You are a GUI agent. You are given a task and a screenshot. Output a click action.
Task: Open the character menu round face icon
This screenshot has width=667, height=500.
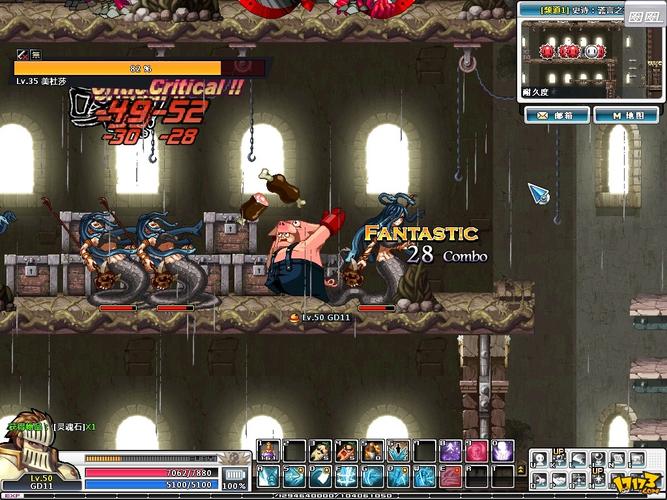(x=539, y=460)
